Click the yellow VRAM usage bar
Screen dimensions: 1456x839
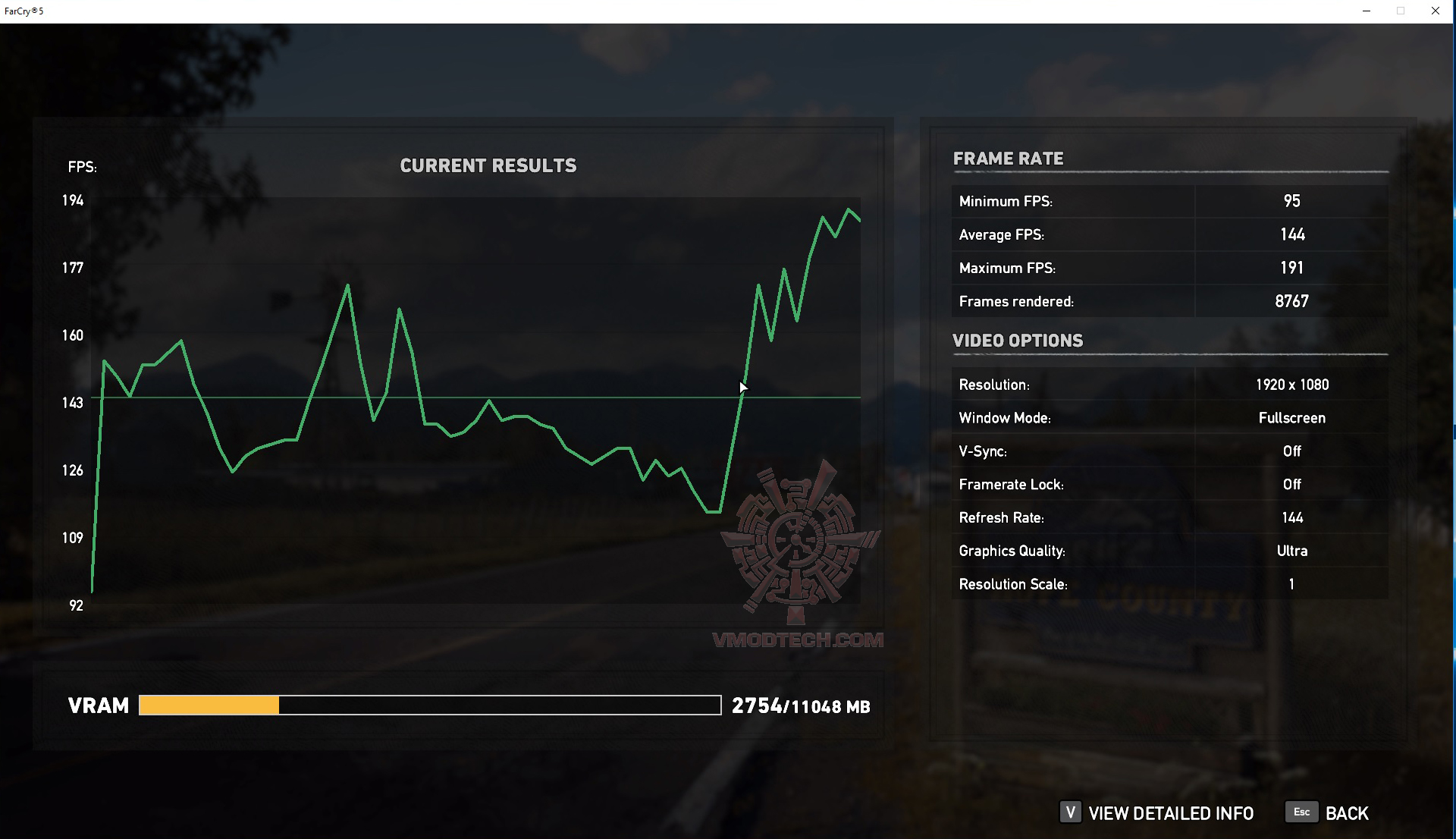tap(209, 705)
